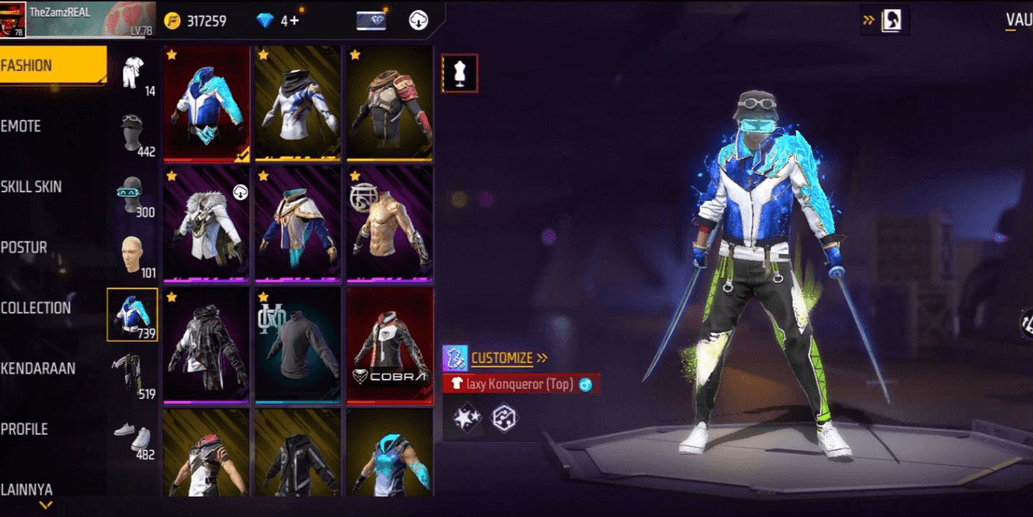This screenshot has width=1033, height=517.
Task: Open the Collection tab
Action: tap(36, 308)
